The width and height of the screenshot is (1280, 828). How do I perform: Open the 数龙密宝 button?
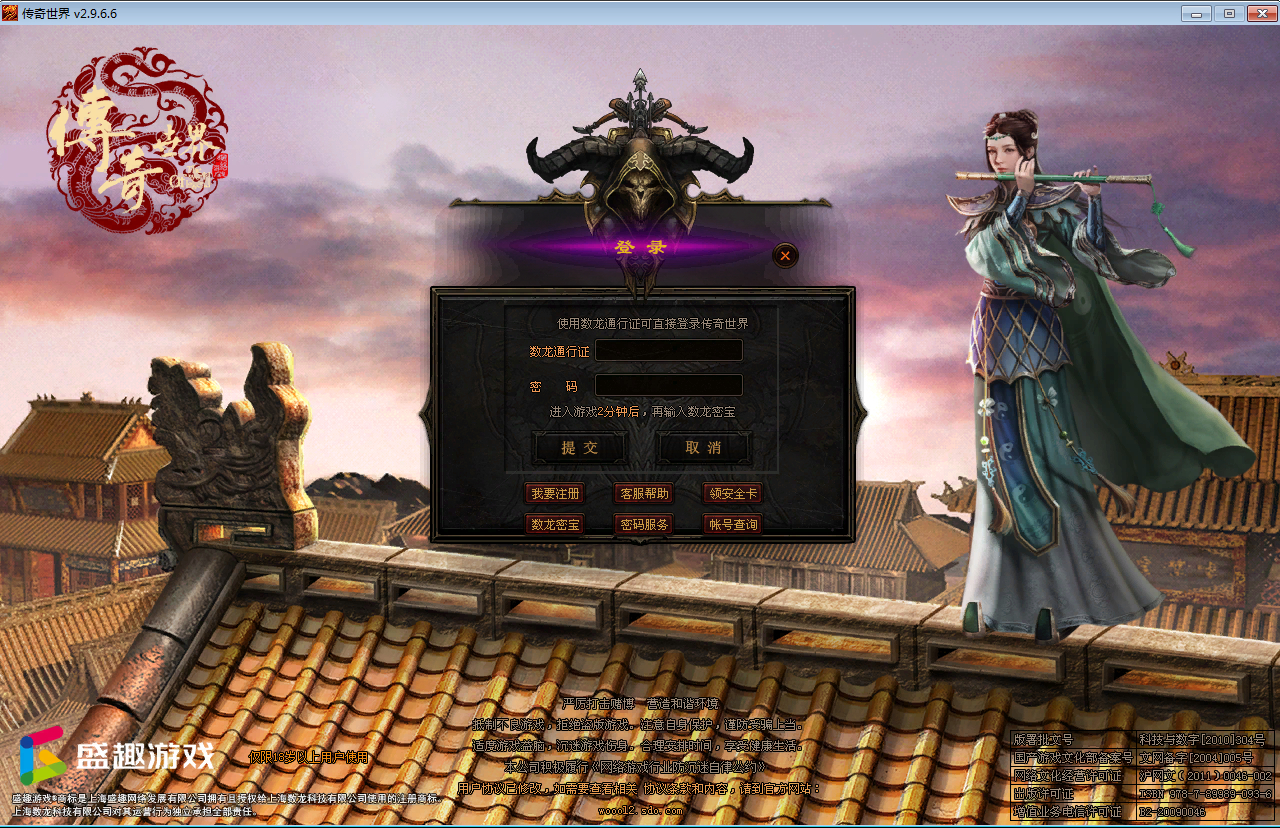[x=555, y=524]
